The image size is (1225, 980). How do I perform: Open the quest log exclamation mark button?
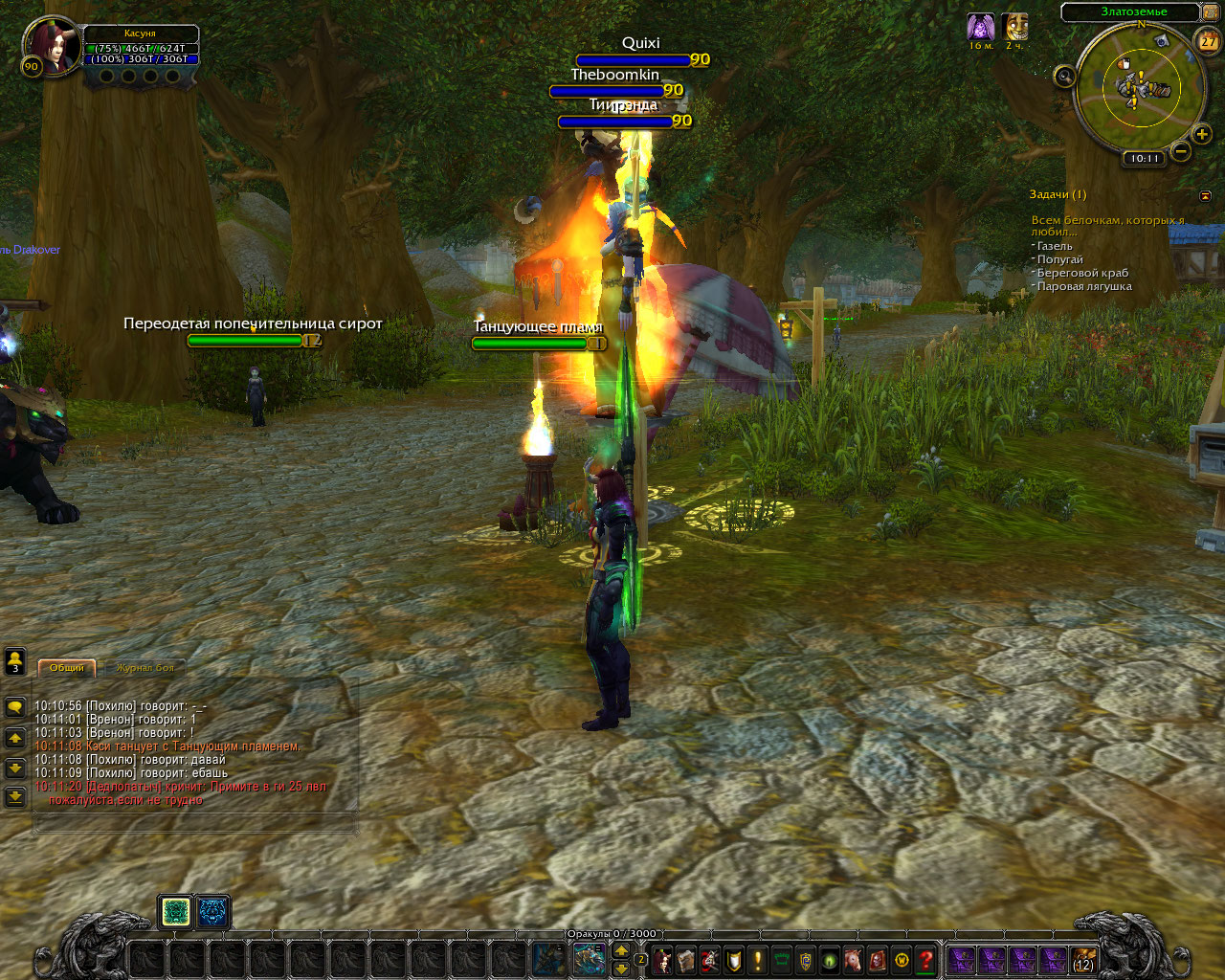click(x=758, y=960)
